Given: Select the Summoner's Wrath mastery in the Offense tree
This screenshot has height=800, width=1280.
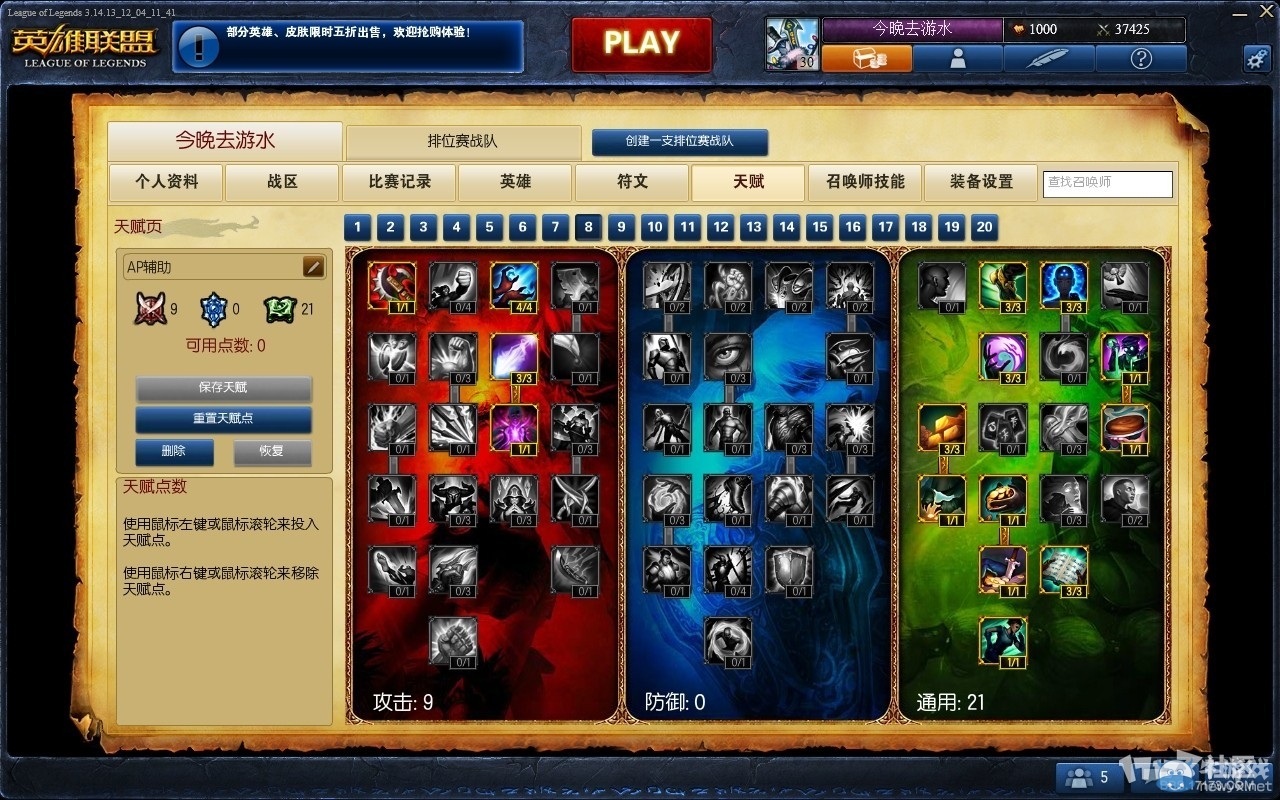Looking at the screenshot, I should coord(391,283).
